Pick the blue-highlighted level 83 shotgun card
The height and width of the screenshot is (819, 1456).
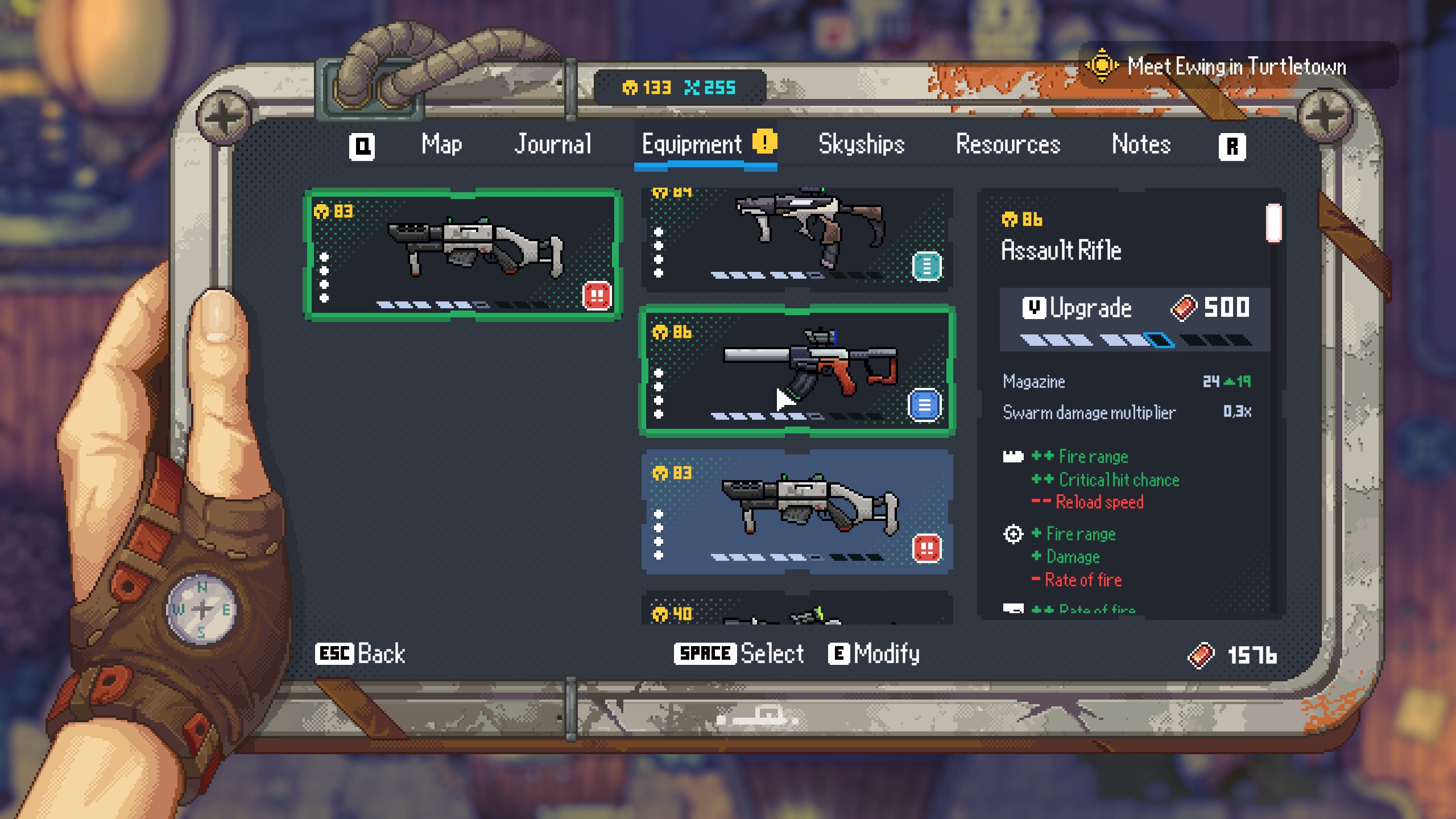click(796, 512)
